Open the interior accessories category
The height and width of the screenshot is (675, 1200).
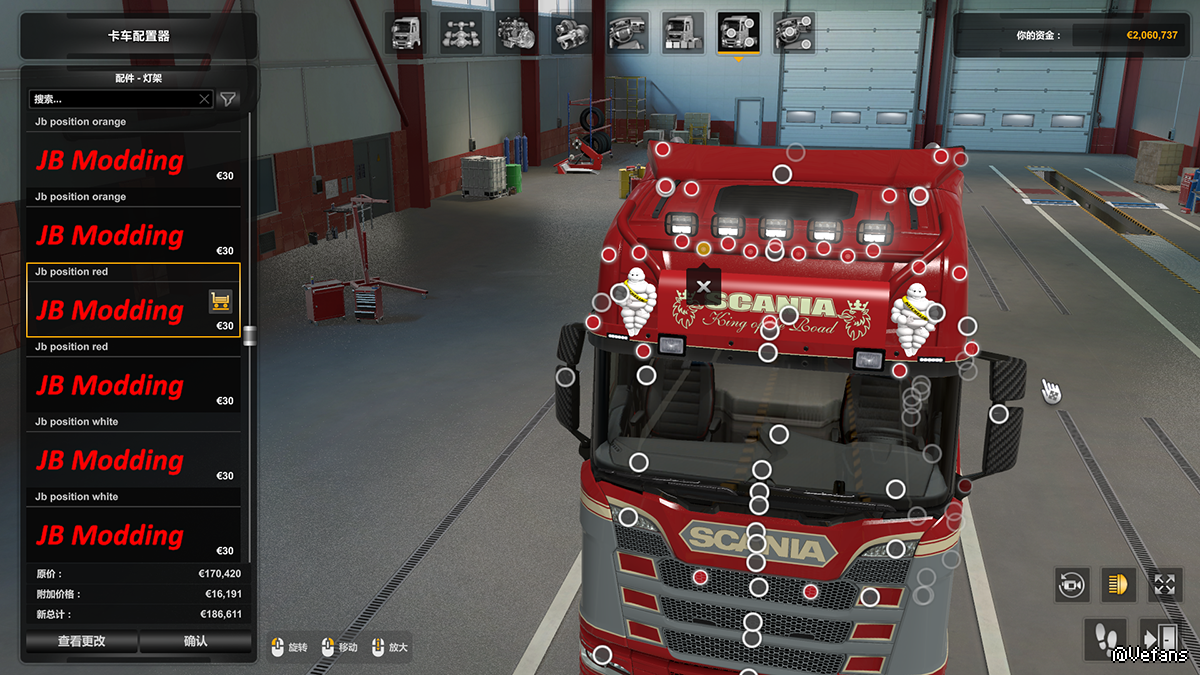coord(794,33)
